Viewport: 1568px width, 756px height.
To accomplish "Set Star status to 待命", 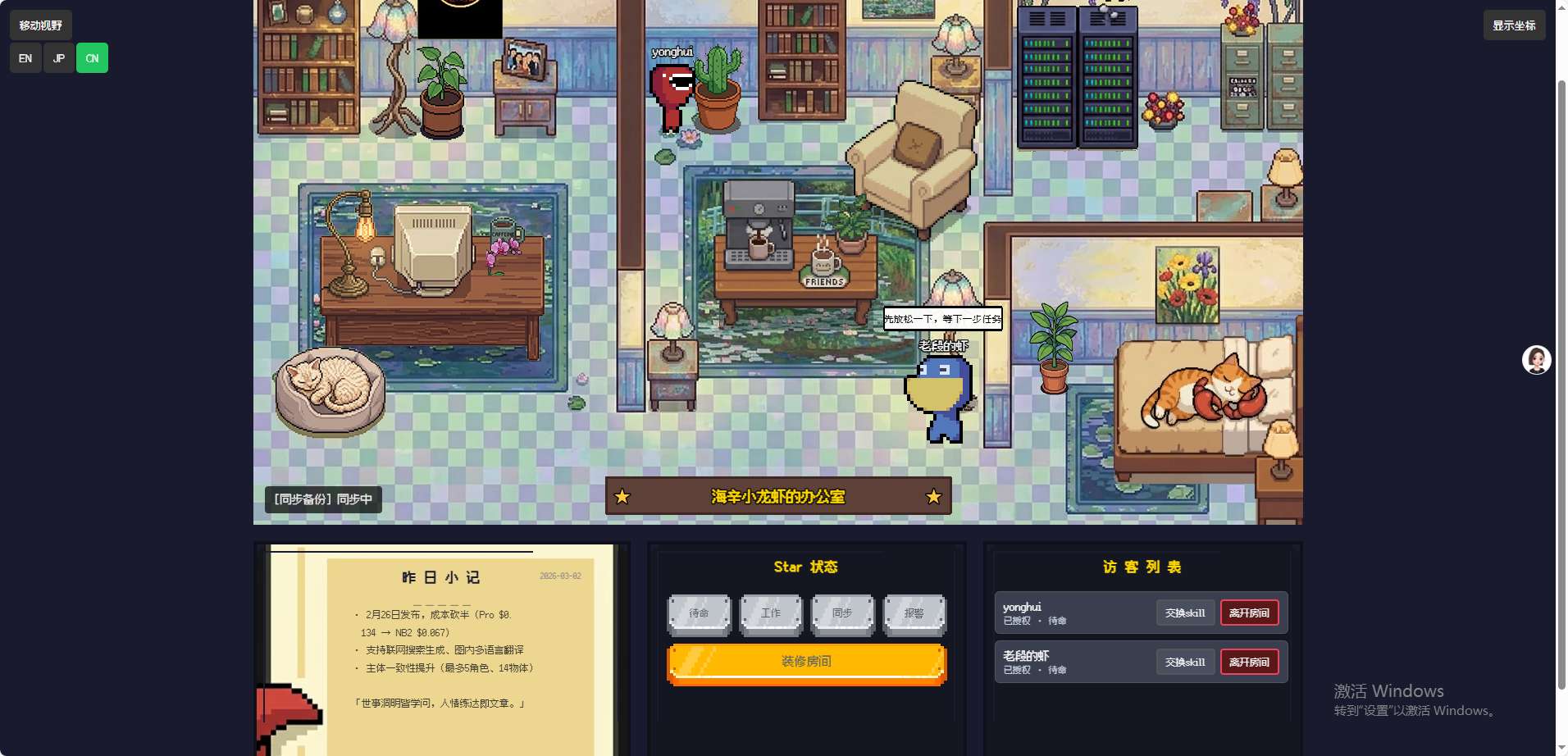I will point(699,613).
